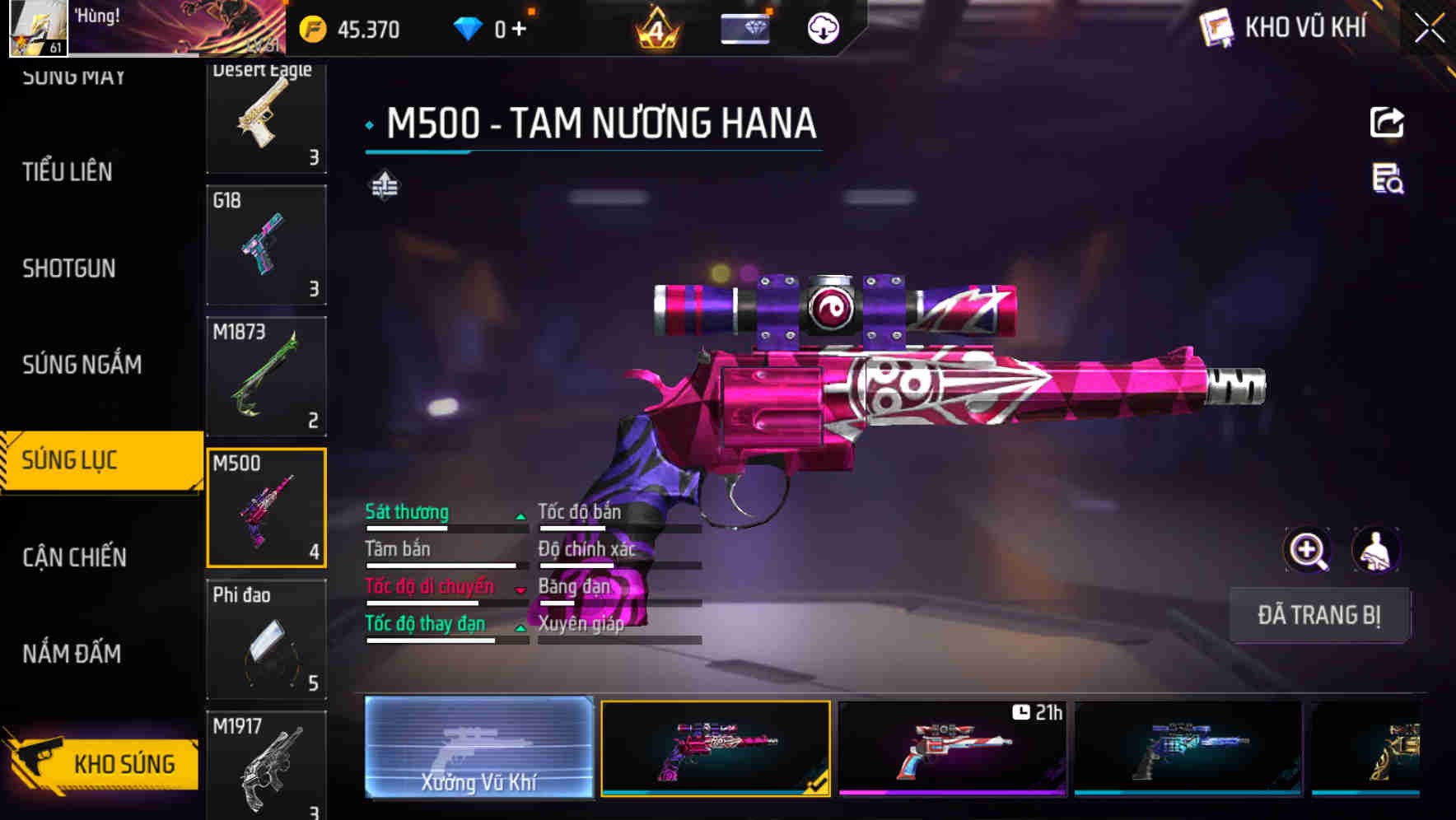The height and width of the screenshot is (820, 1456).
Task: Add diamonds with the plus button
Action: tap(519, 30)
